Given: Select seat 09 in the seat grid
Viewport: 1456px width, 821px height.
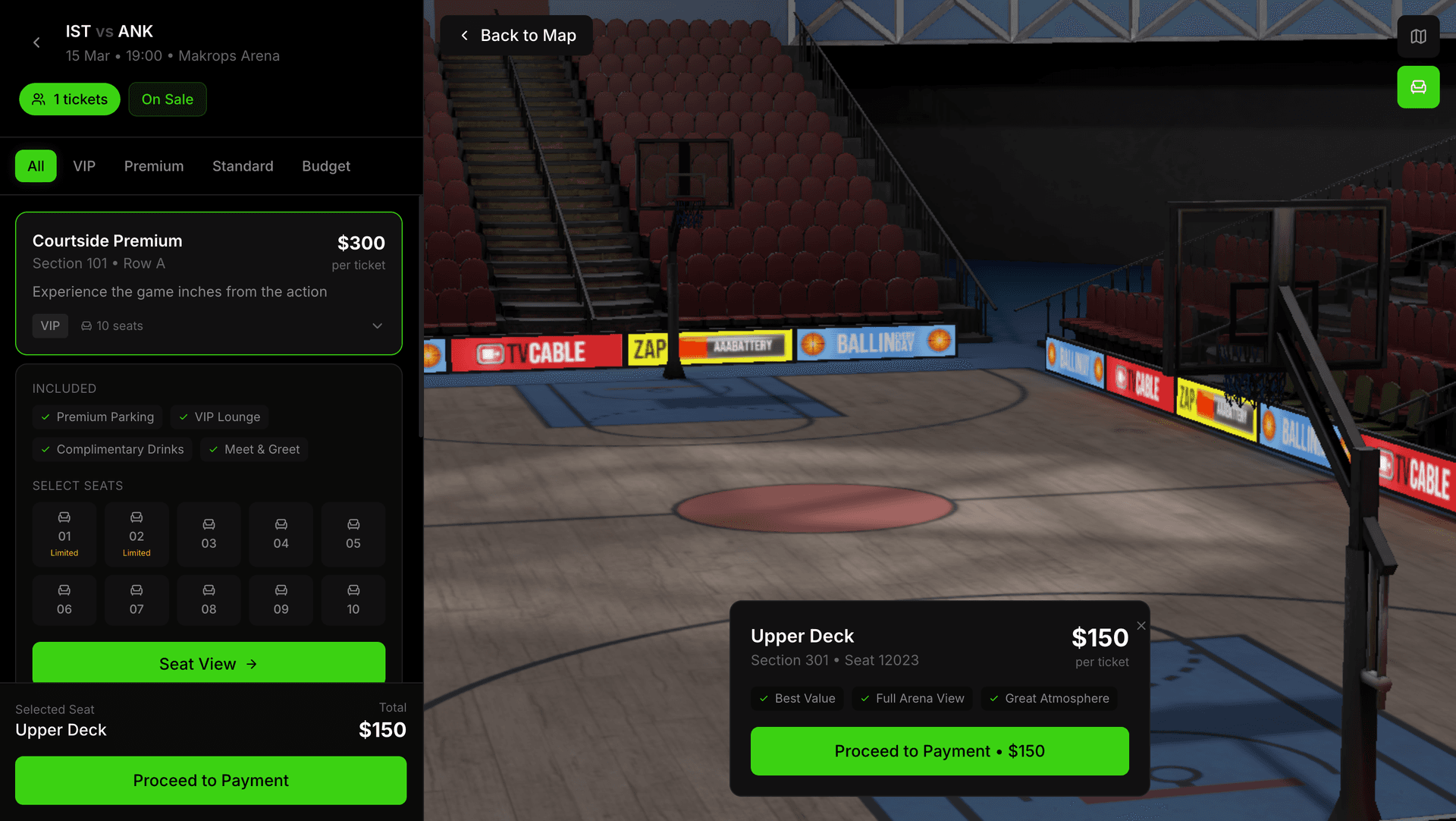Looking at the screenshot, I should 281,600.
